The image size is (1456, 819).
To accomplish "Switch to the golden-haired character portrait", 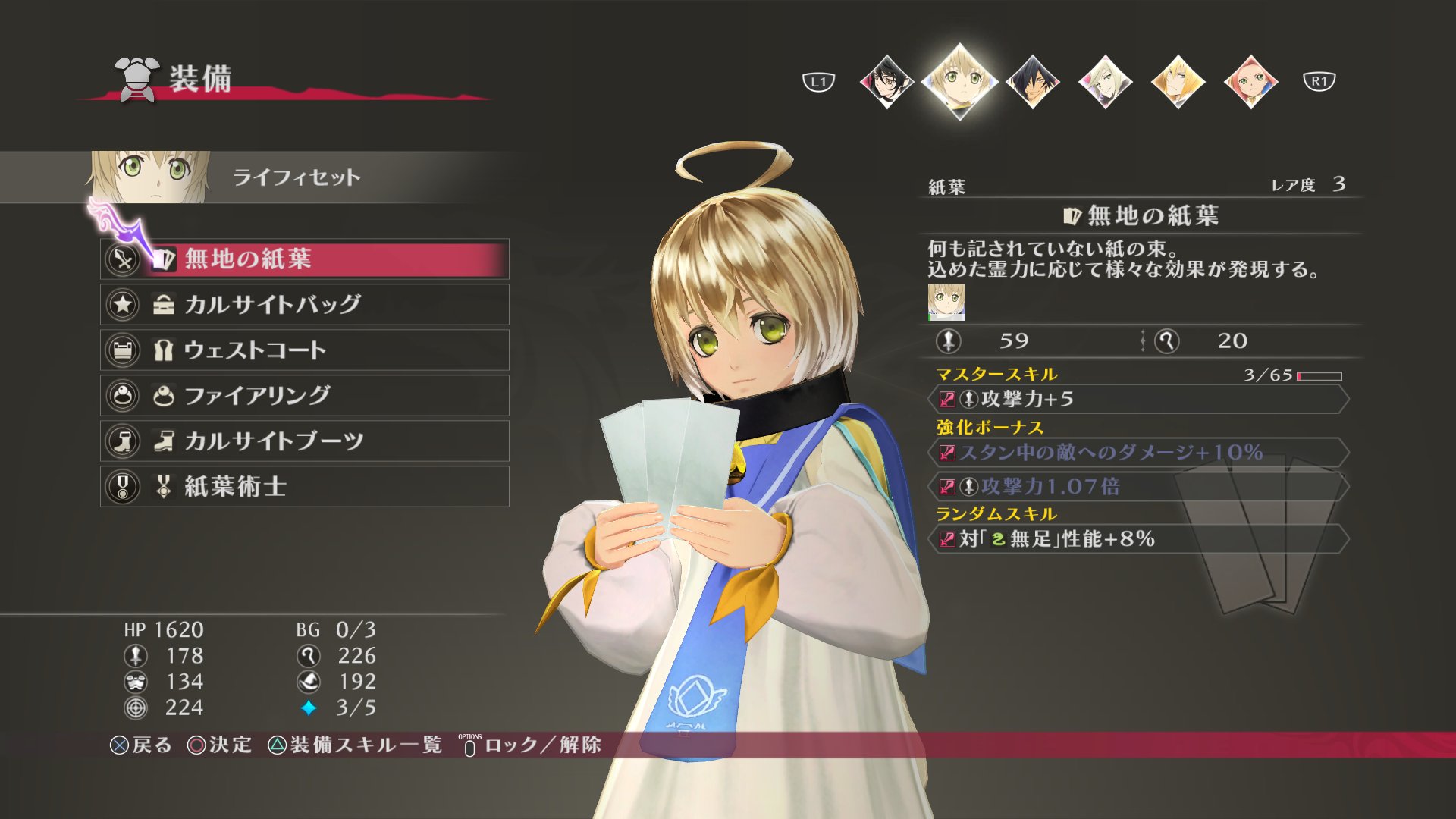I will (1178, 81).
